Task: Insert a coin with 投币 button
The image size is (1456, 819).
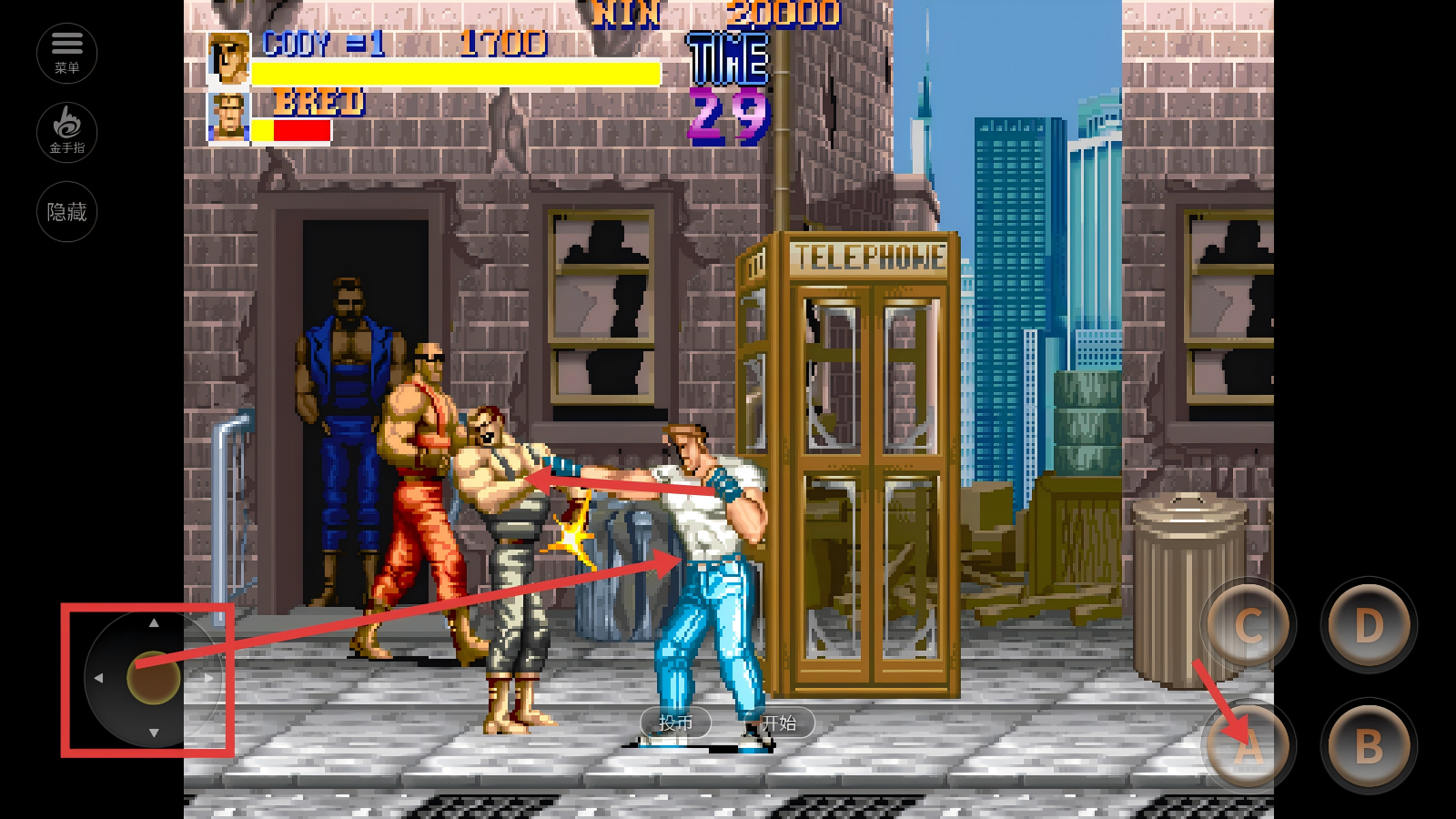Action: point(675,723)
